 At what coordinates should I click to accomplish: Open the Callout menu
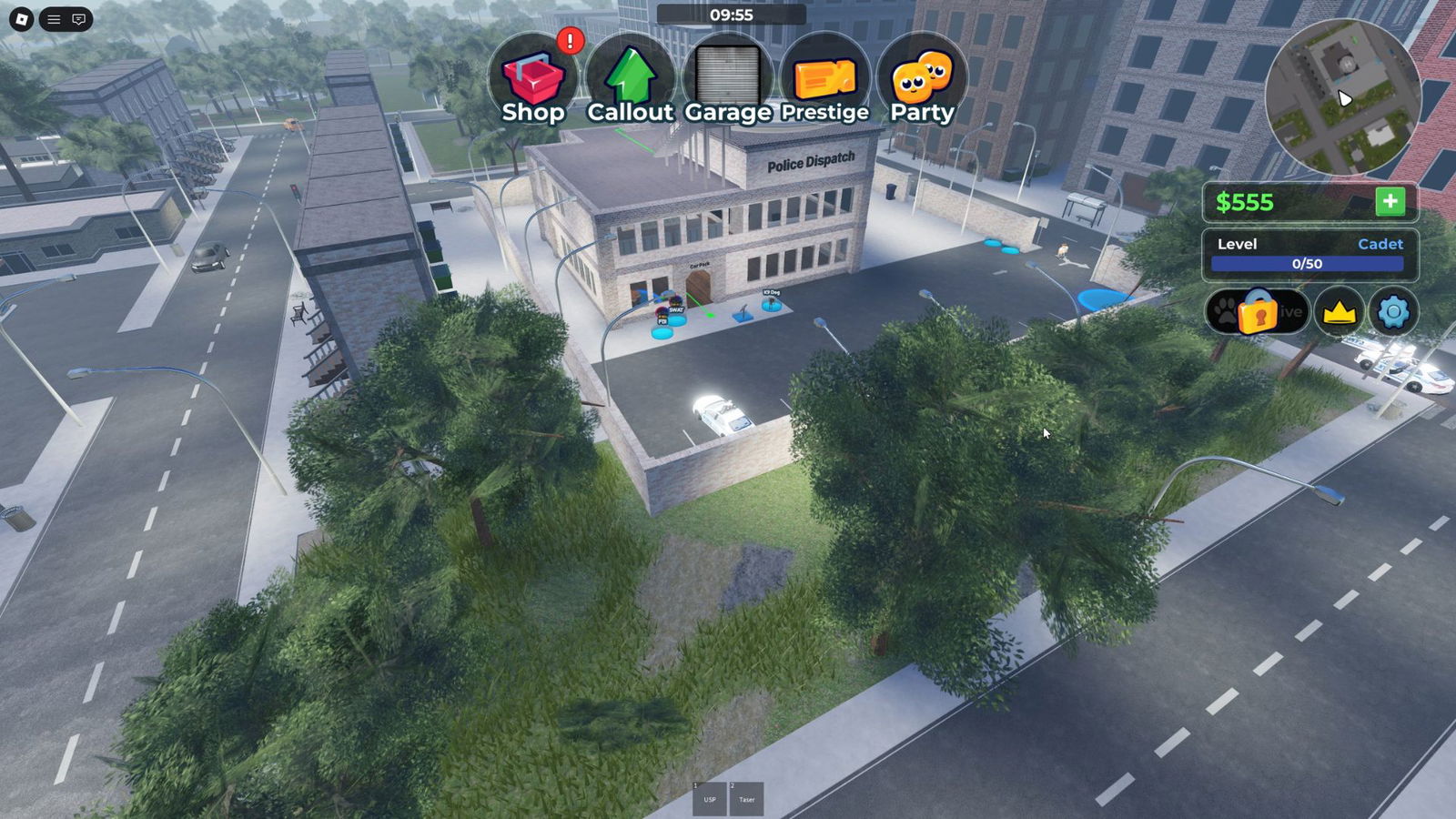pyautogui.click(x=630, y=82)
